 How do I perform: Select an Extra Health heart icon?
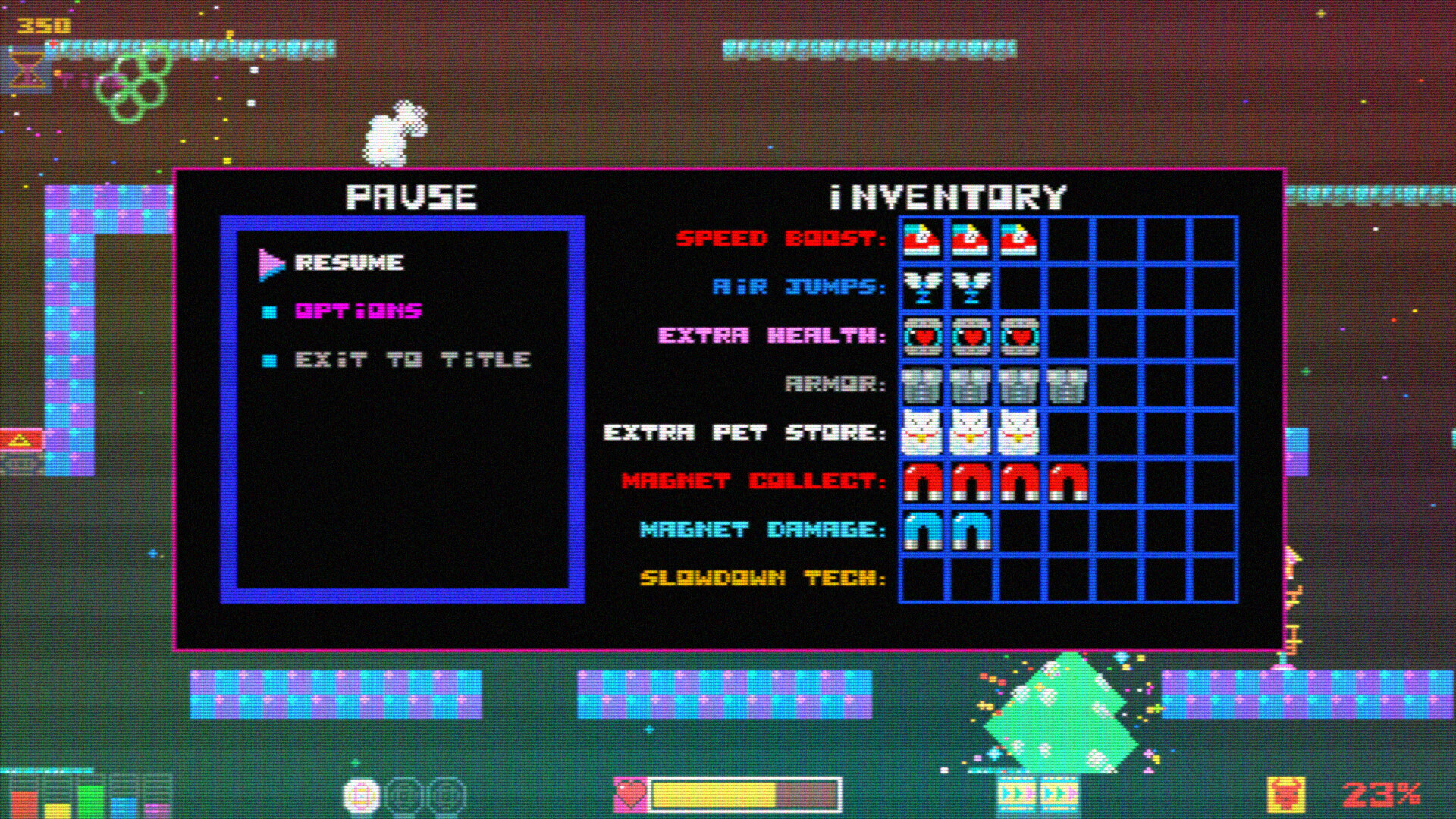coord(922,336)
